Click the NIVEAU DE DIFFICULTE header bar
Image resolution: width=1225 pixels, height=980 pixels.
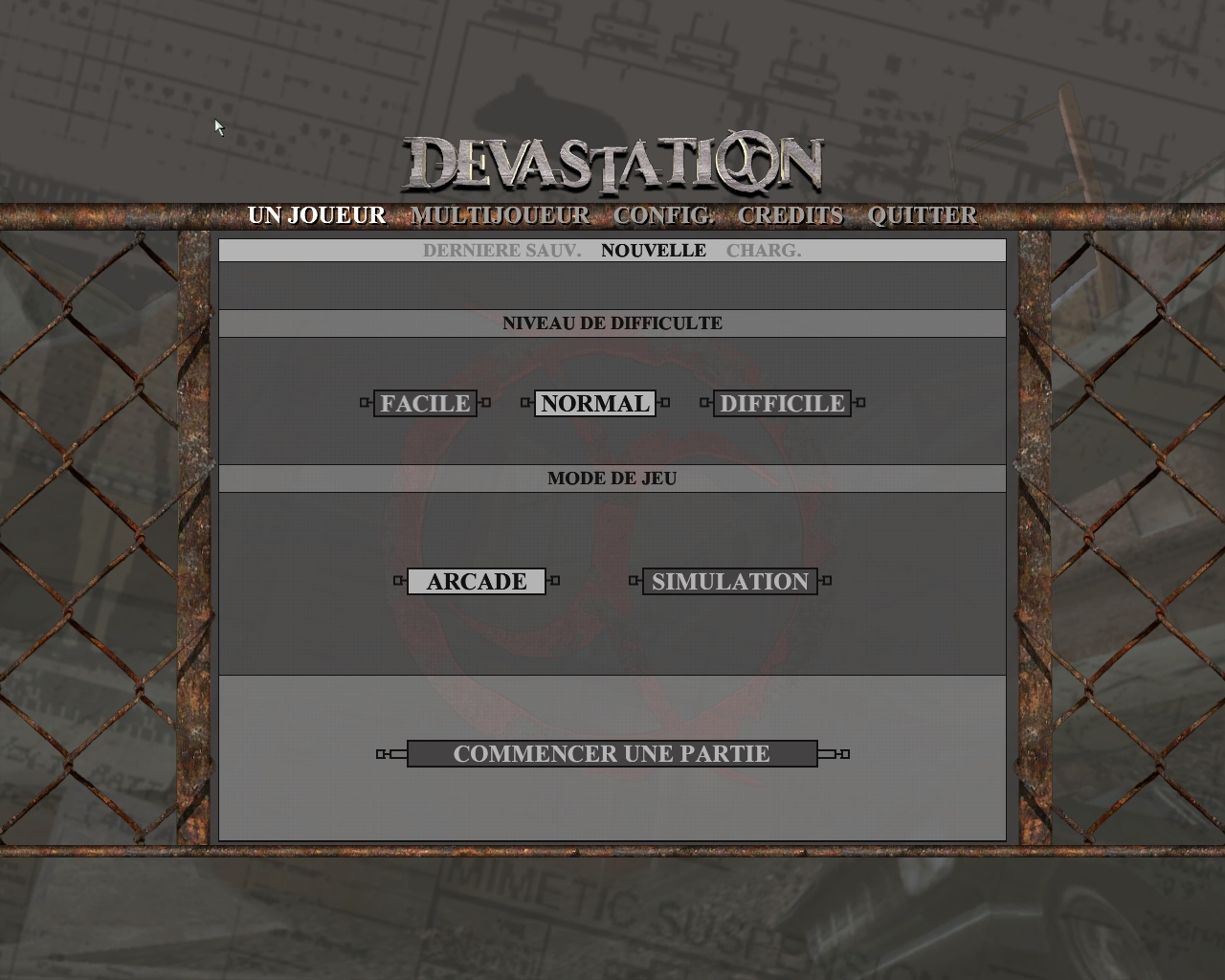click(612, 323)
